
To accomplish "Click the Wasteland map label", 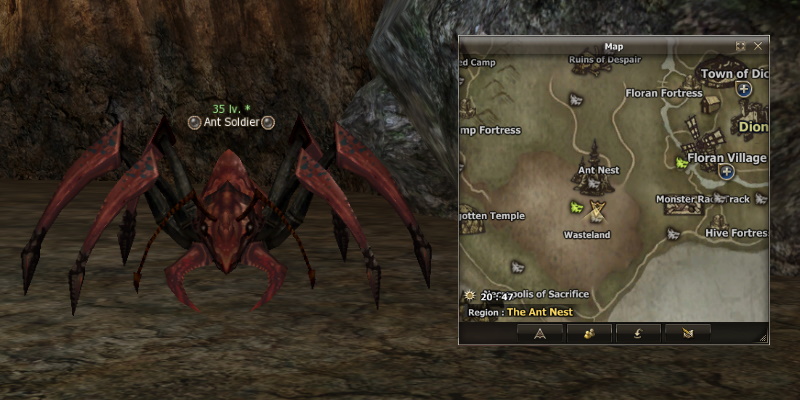I will tap(587, 235).
